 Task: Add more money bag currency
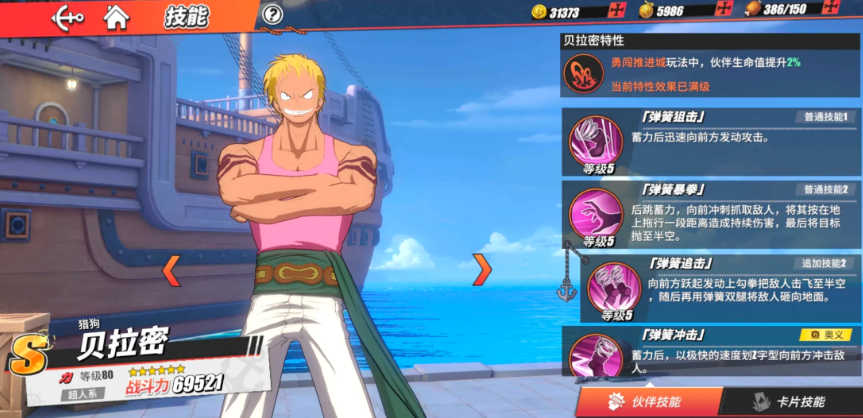pyautogui.click(x=724, y=11)
